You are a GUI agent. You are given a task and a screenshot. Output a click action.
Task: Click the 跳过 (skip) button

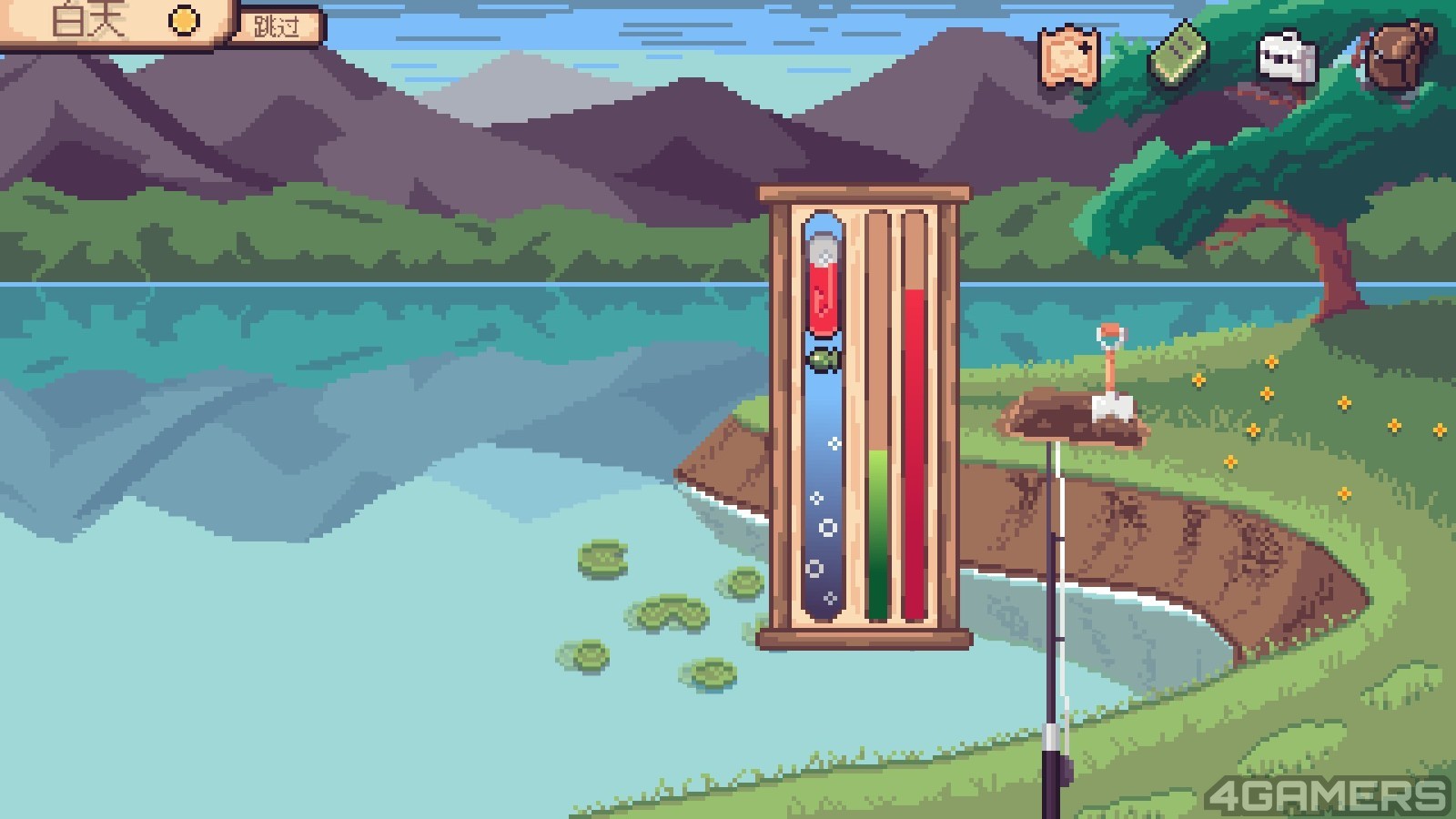277,25
